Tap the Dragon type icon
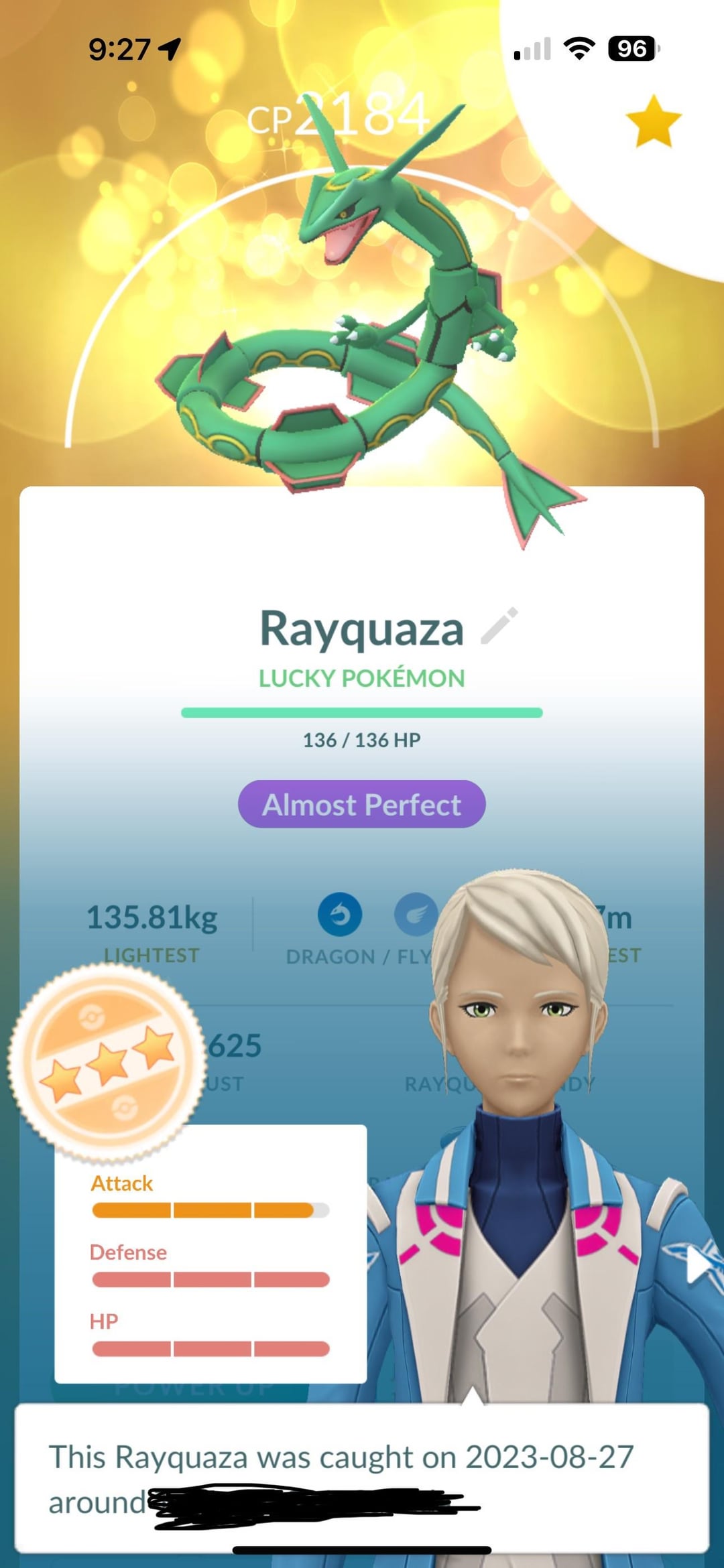Screen dimensions: 724x1568 click(340, 915)
